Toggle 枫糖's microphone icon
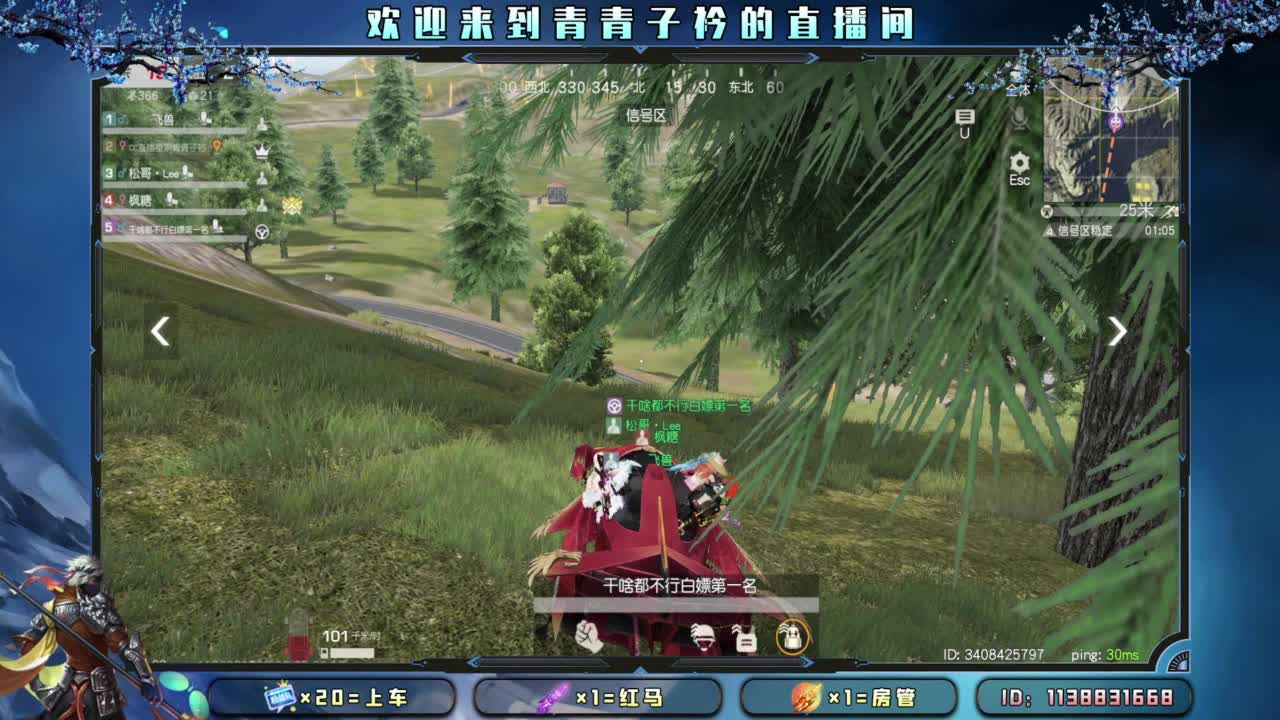The height and width of the screenshot is (720, 1280). (x=169, y=200)
